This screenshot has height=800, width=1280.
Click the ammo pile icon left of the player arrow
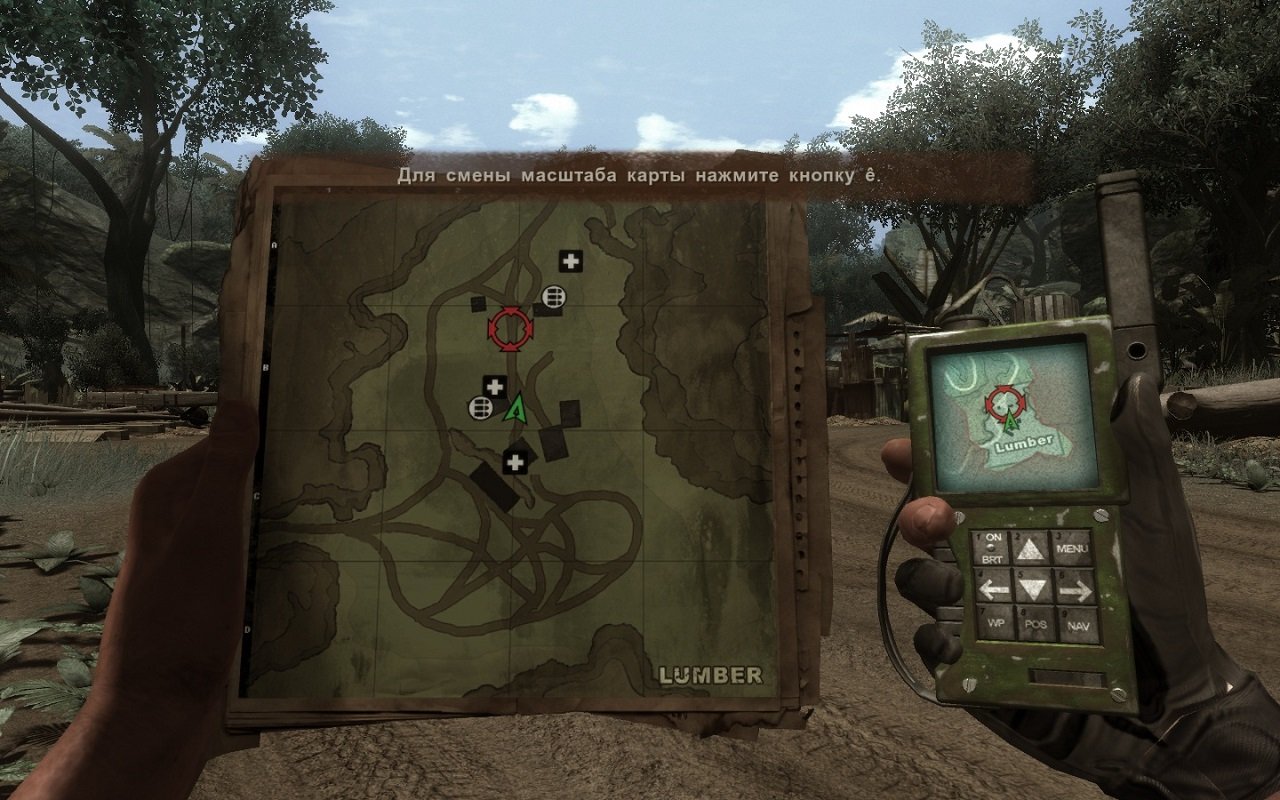pyautogui.click(x=480, y=408)
